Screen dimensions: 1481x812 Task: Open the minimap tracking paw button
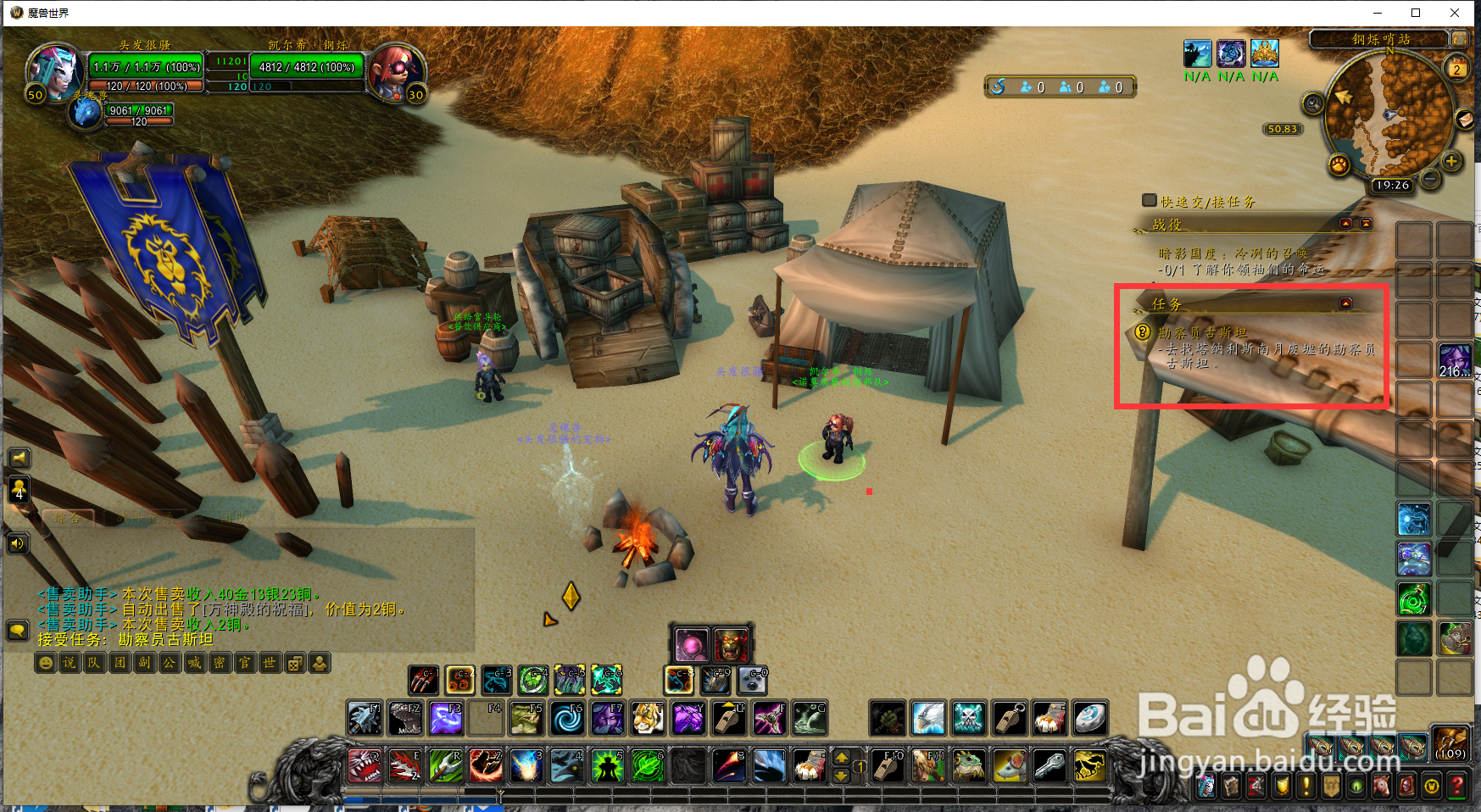[x=1339, y=164]
